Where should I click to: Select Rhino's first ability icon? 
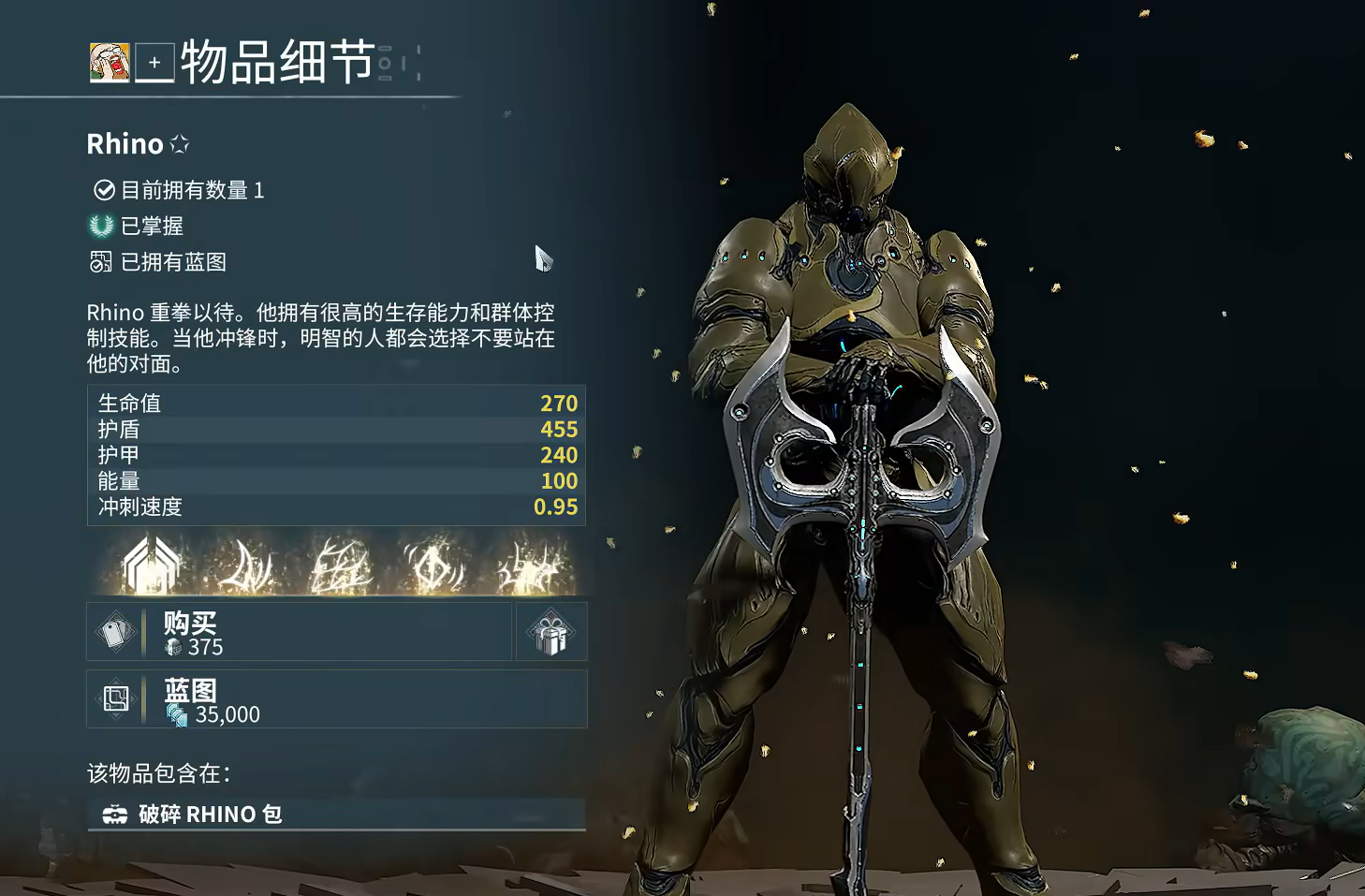150,564
